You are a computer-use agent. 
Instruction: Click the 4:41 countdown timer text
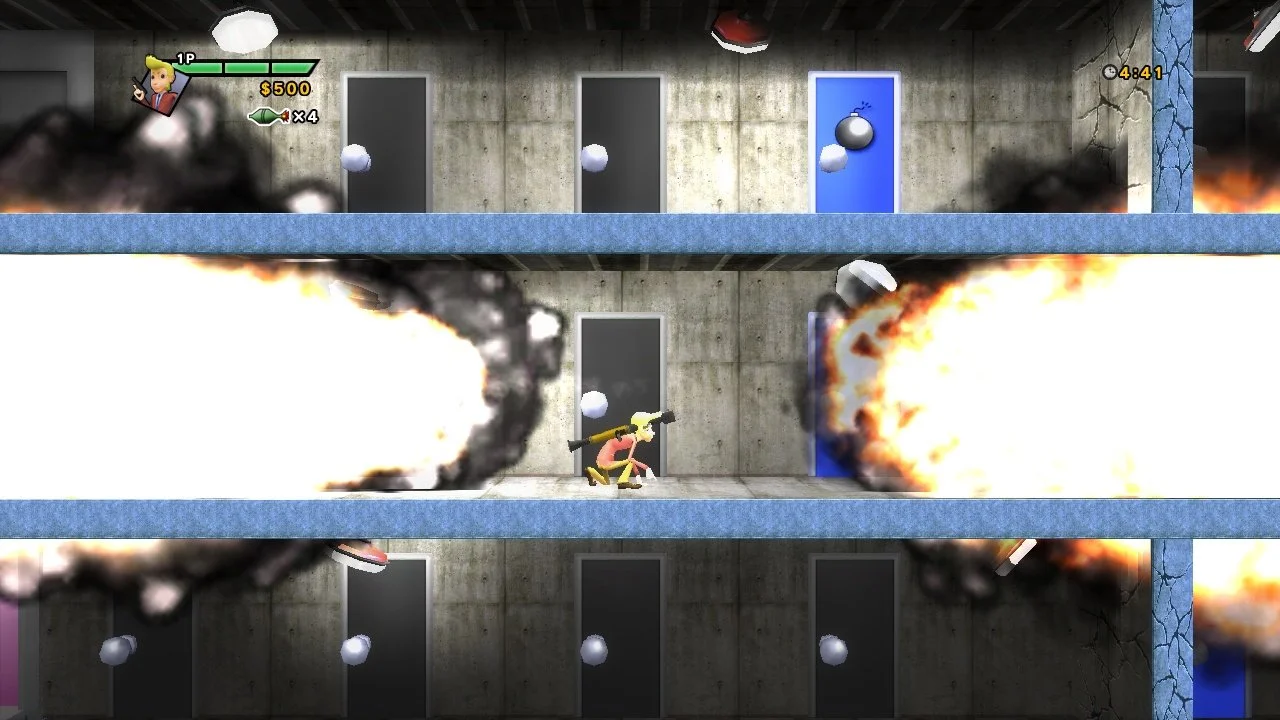pos(1140,72)
